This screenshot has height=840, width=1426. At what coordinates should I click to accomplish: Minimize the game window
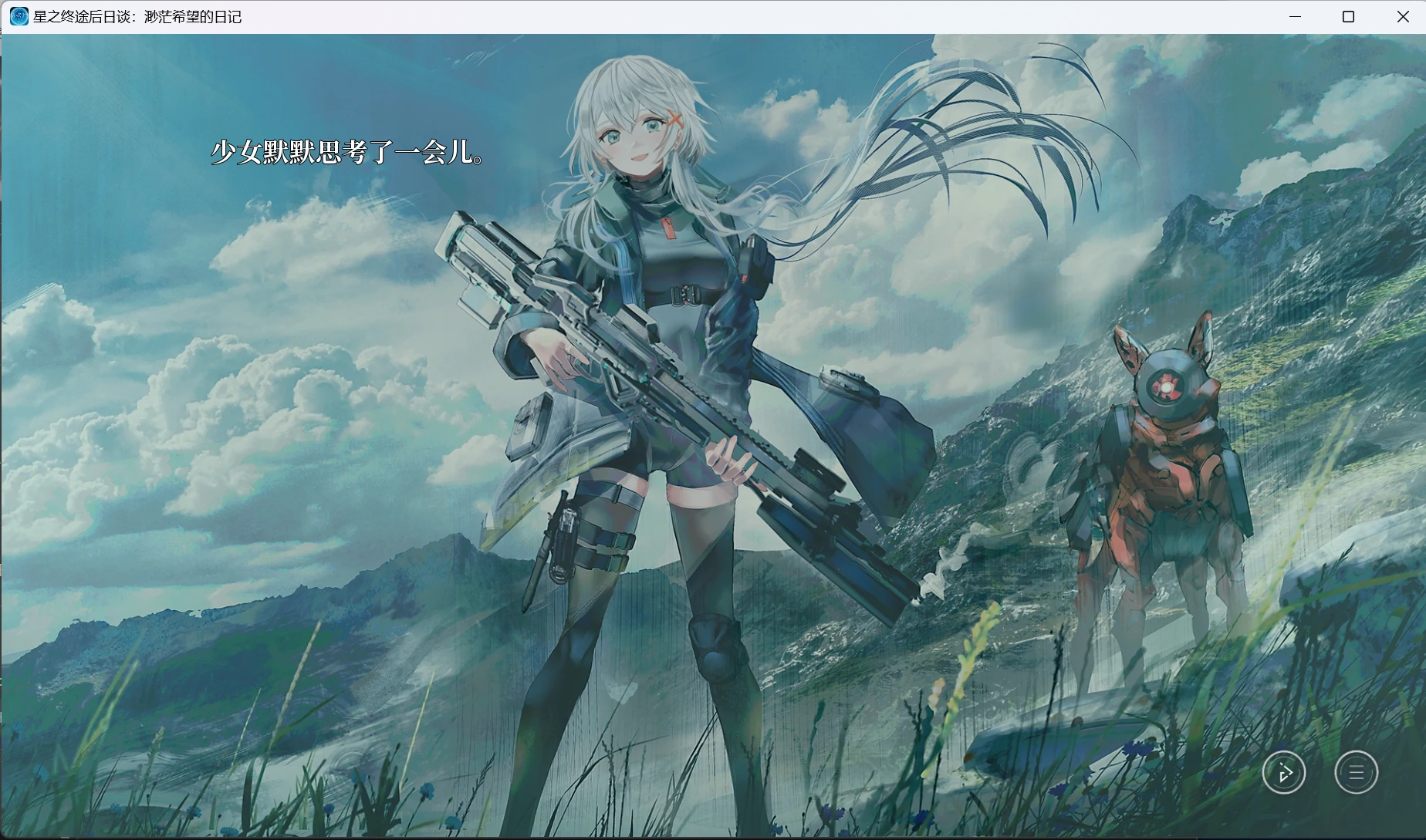(x=1294, y=15)
